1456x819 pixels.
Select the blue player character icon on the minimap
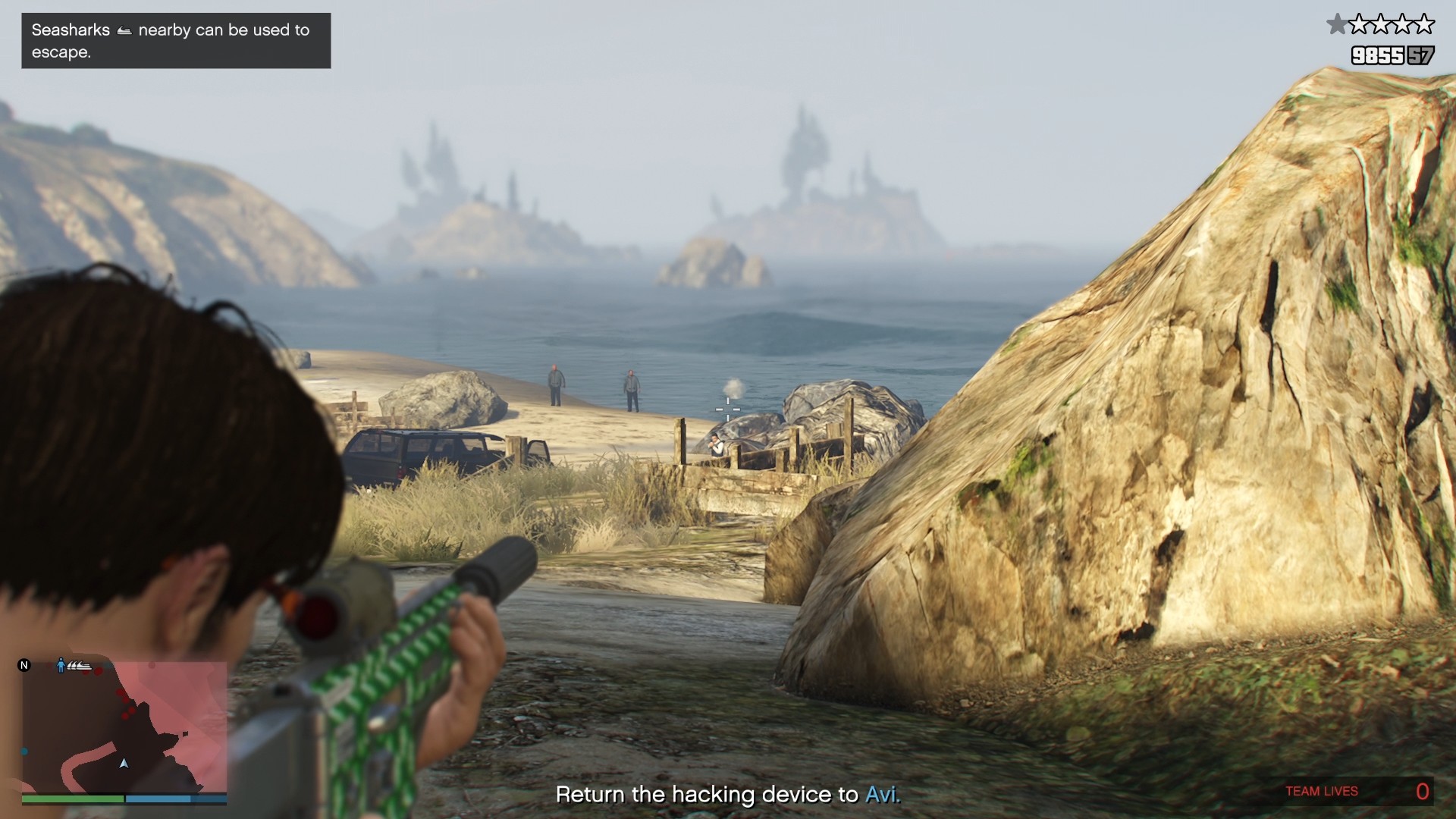click(x=61, y=665)
